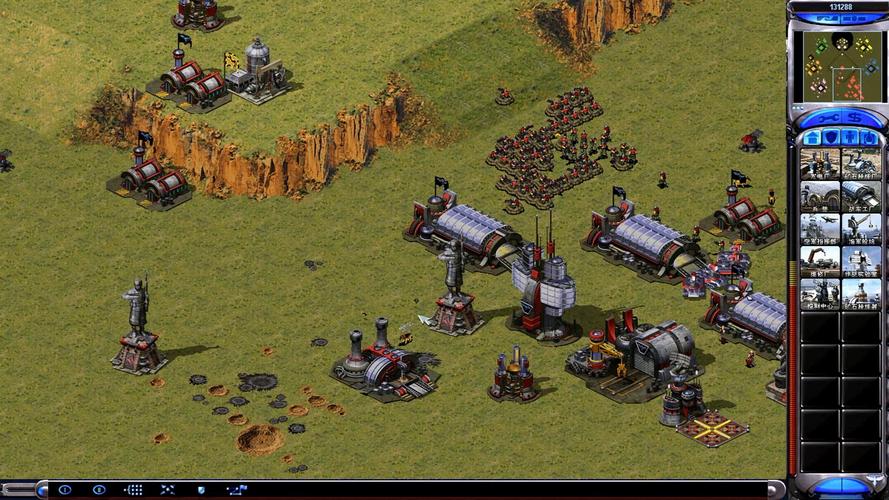Queue the Barracks build icon

(x=819, y=196)
